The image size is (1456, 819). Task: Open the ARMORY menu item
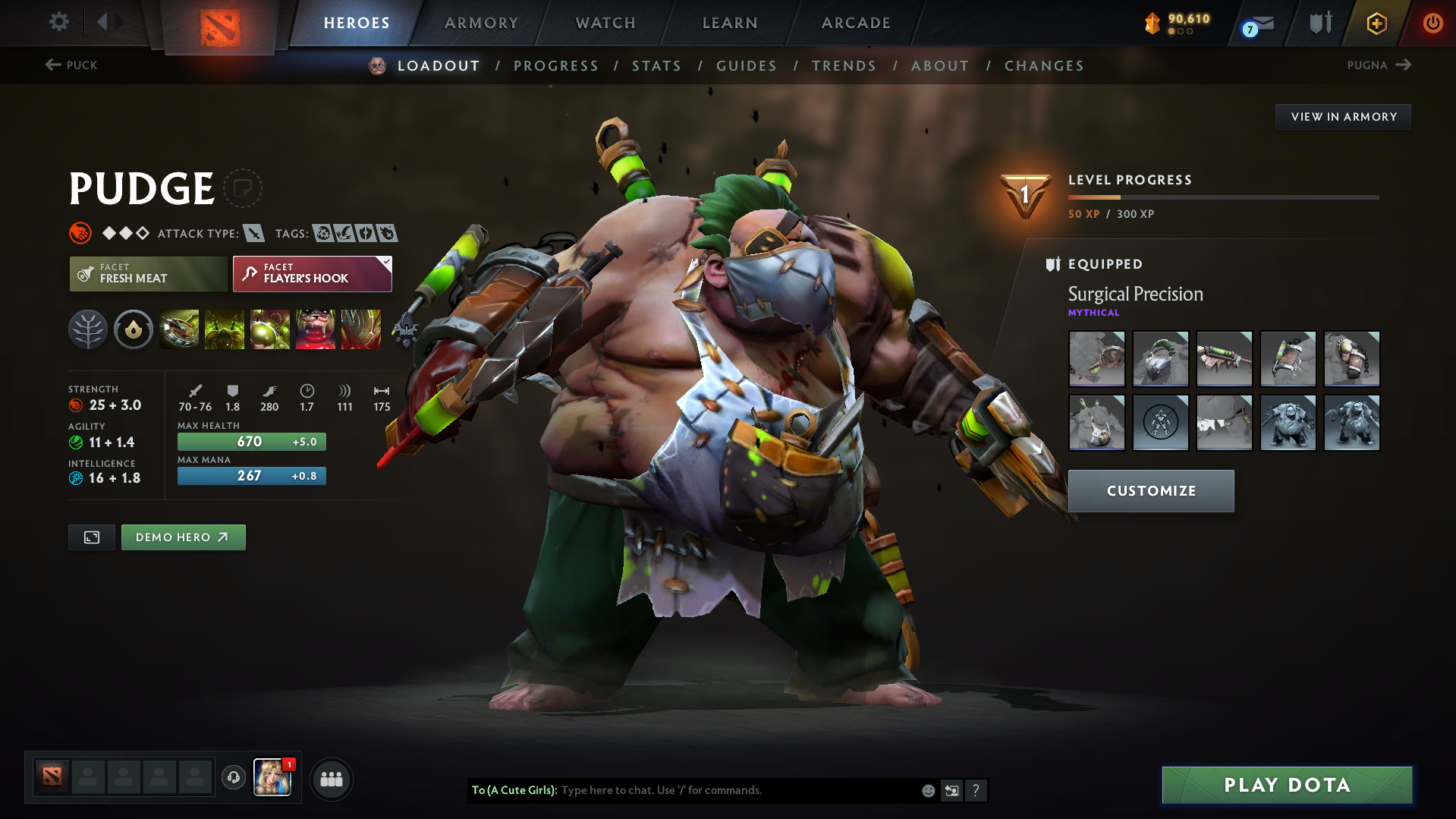coord(482,23)
